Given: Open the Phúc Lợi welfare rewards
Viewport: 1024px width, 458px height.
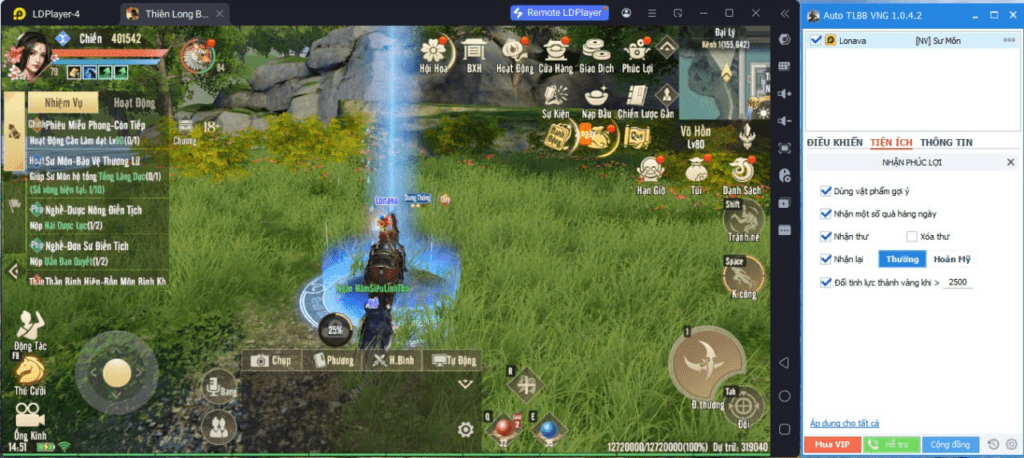Looking at the screenshot, I should coord(638,53).
